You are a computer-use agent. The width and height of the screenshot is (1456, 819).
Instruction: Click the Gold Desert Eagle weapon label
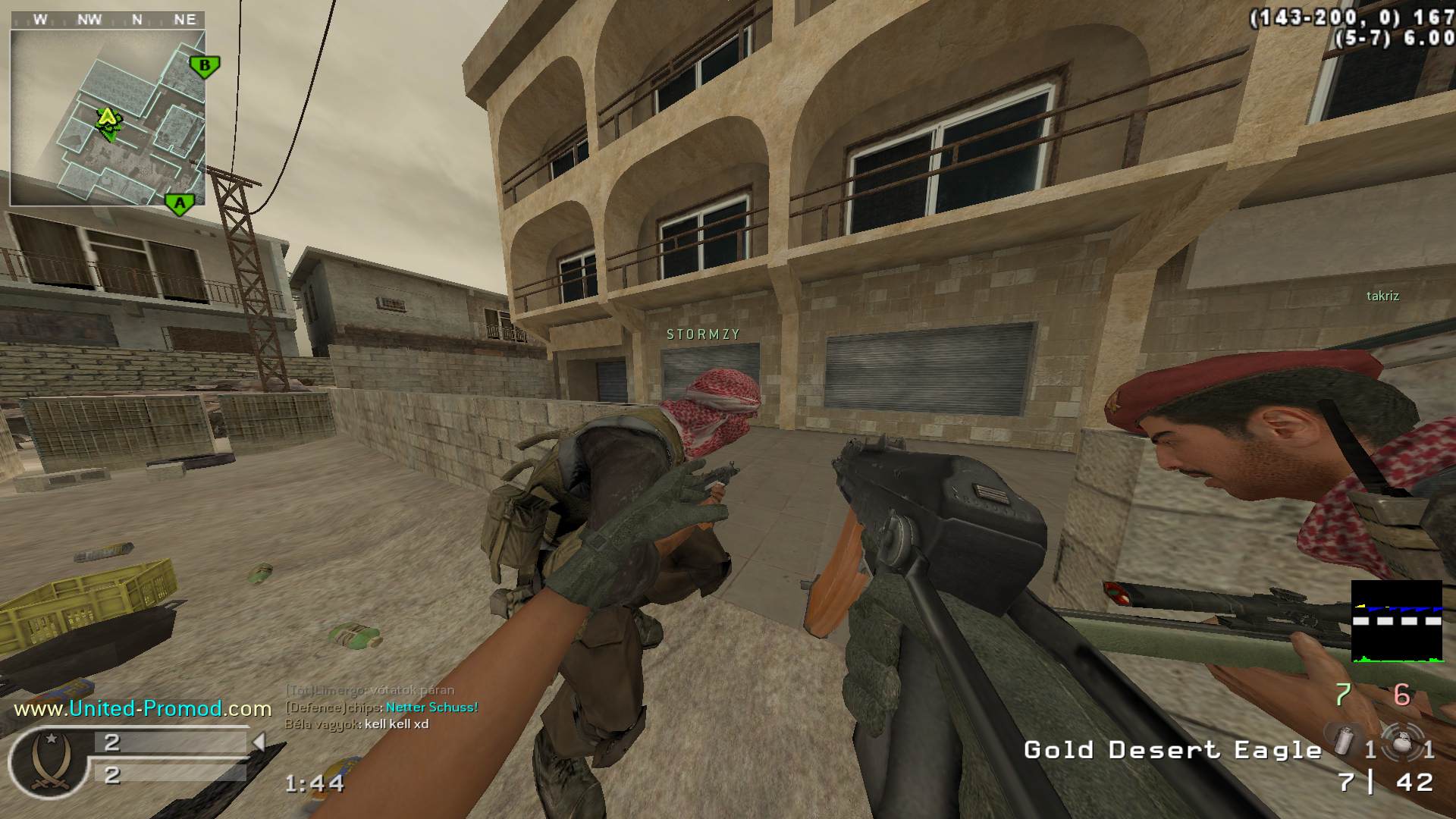point(1172,750)
